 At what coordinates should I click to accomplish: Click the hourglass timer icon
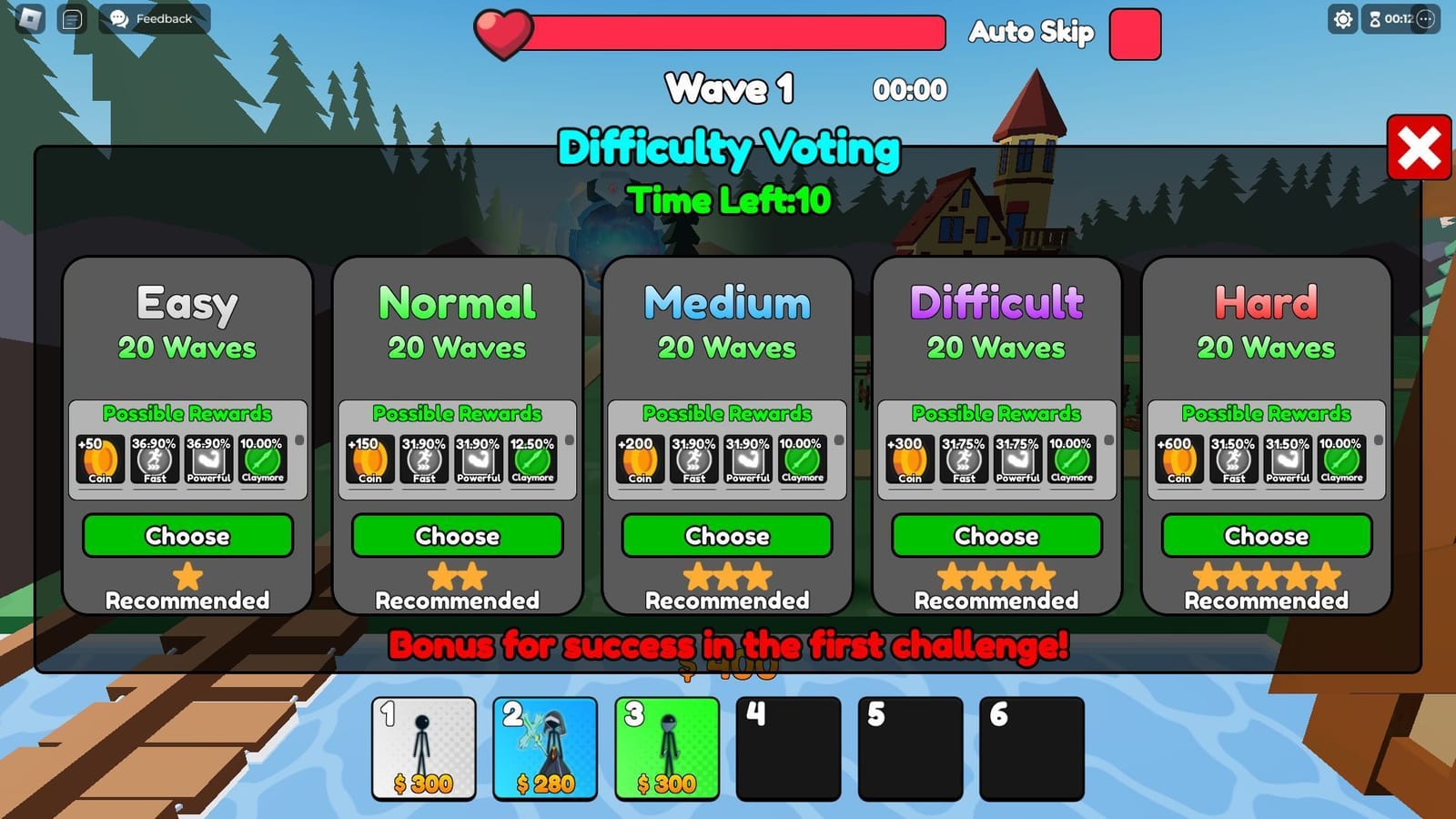1374,19
